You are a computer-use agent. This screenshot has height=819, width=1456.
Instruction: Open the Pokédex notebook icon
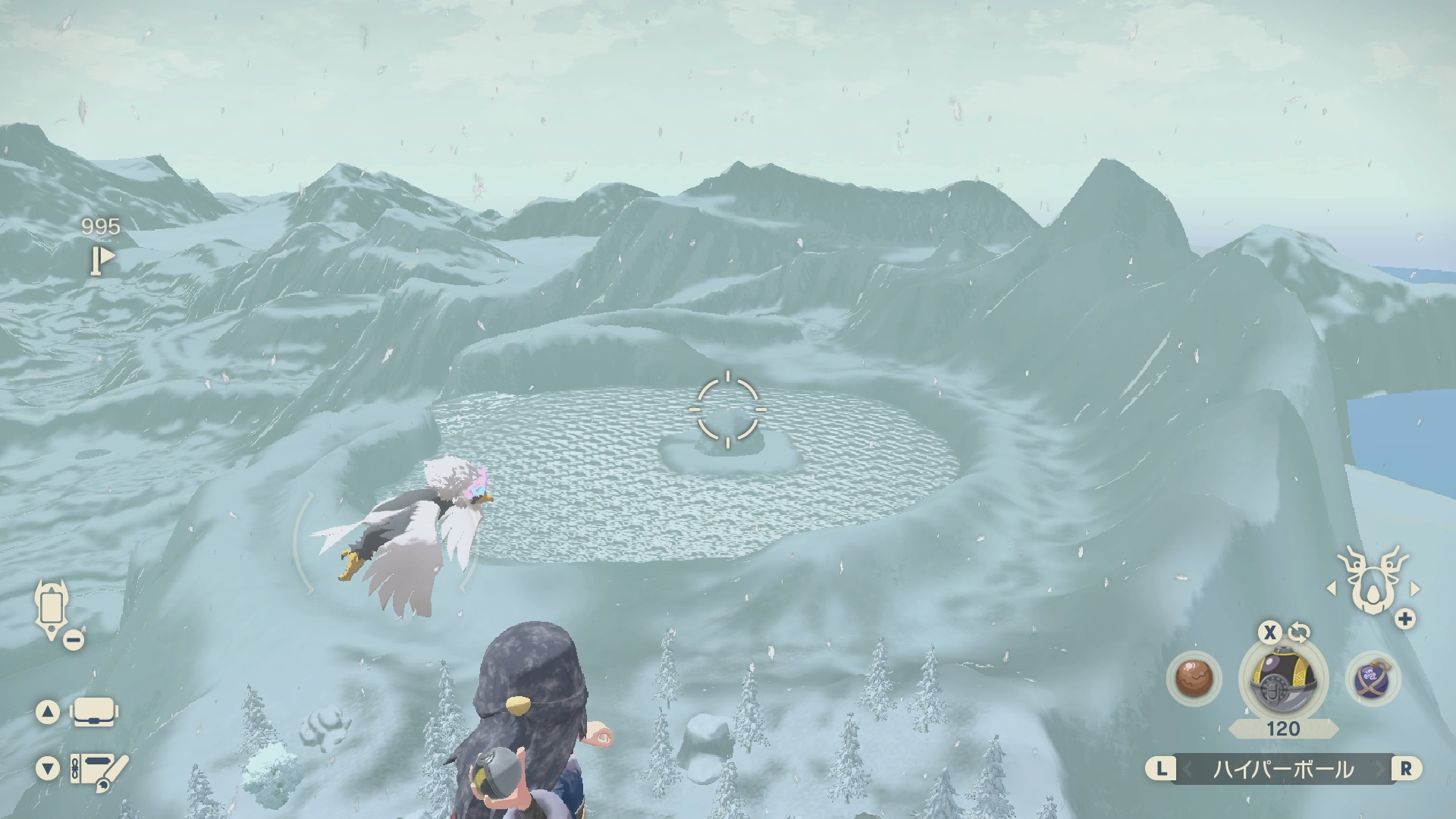pyautogui.click(x=98, y=770)
